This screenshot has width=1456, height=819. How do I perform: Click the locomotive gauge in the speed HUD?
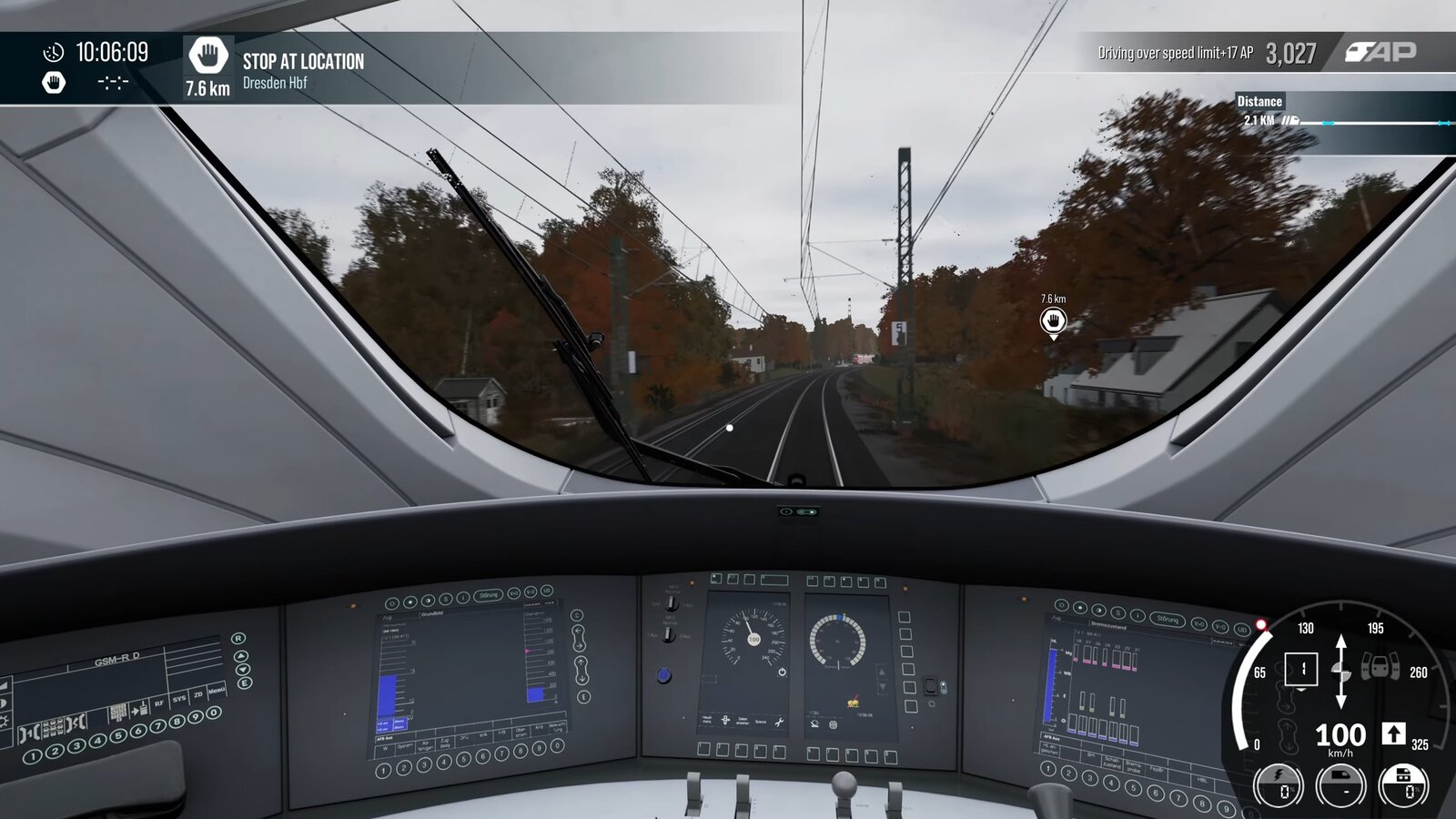point(1340,785)
